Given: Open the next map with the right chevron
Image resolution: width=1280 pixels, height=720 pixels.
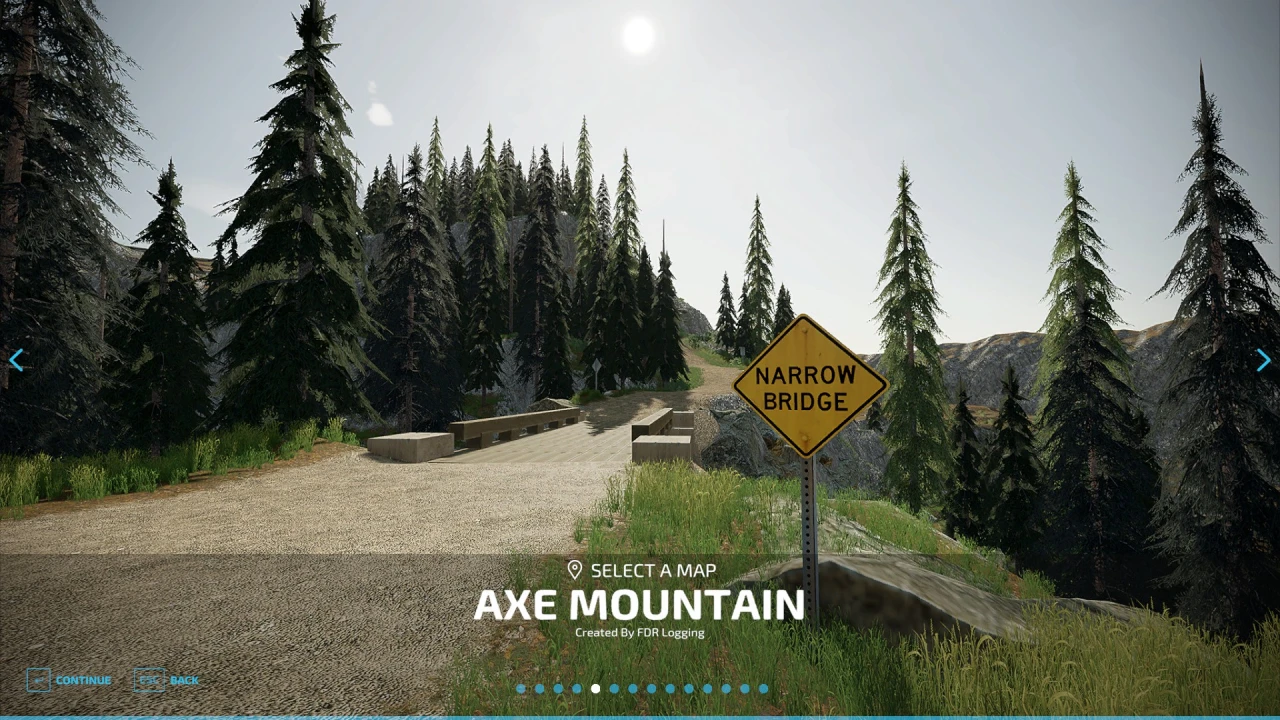Looking at the screenshot, I should coord(1263,360).
